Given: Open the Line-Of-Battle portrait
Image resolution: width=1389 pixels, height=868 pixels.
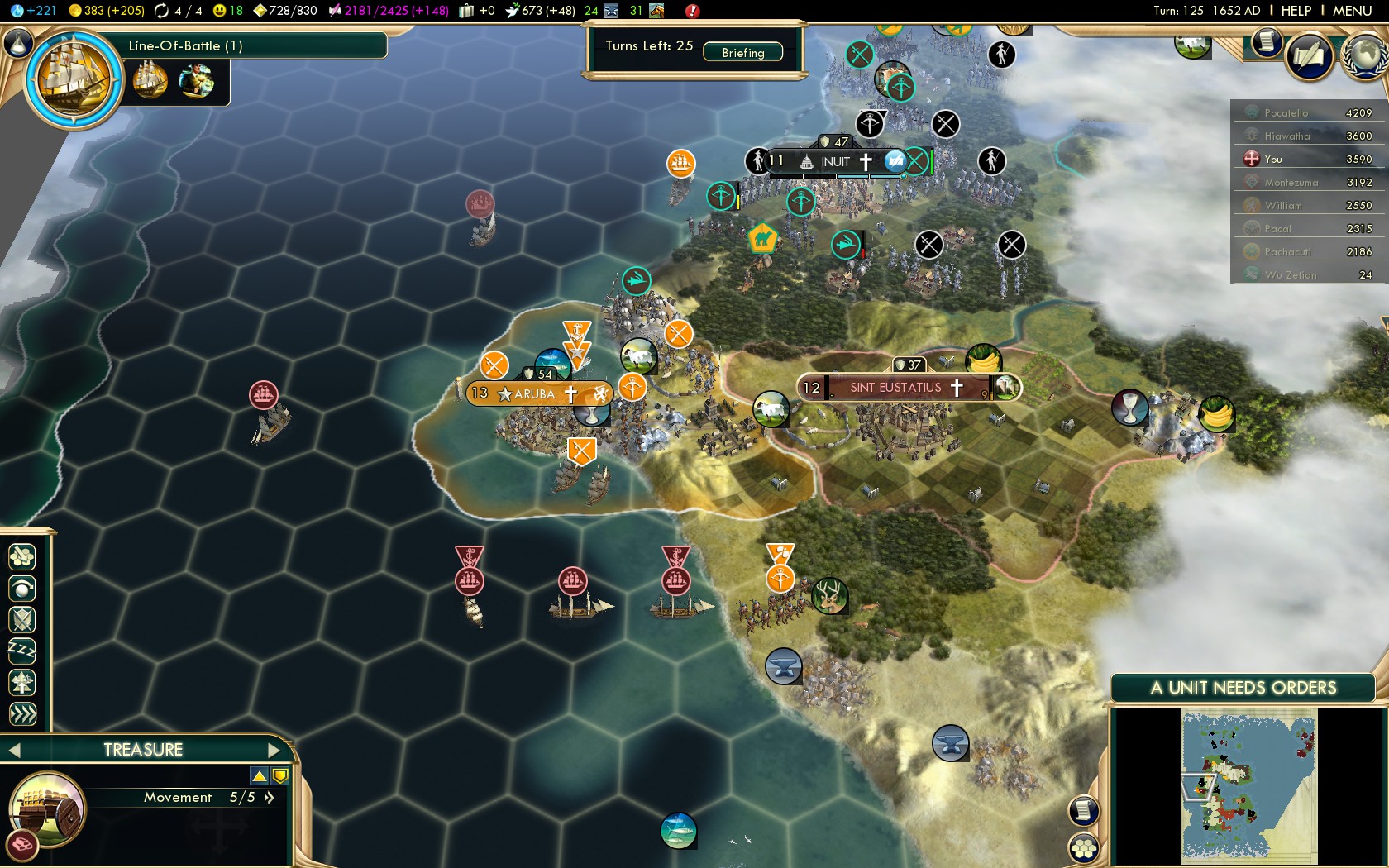Looking at the screenshot, I should coord(74,79).
